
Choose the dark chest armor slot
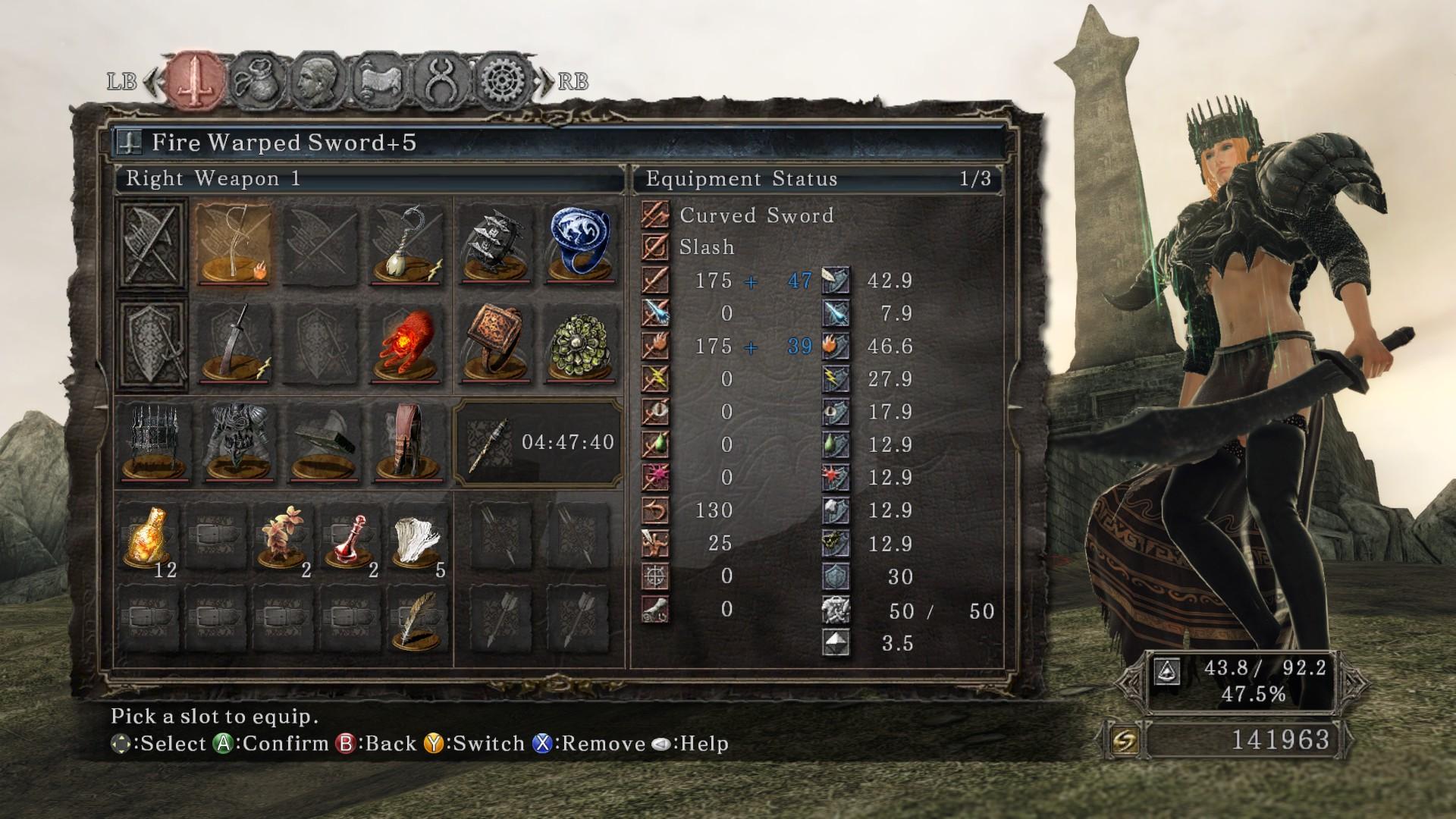click(x=238, y=443)
